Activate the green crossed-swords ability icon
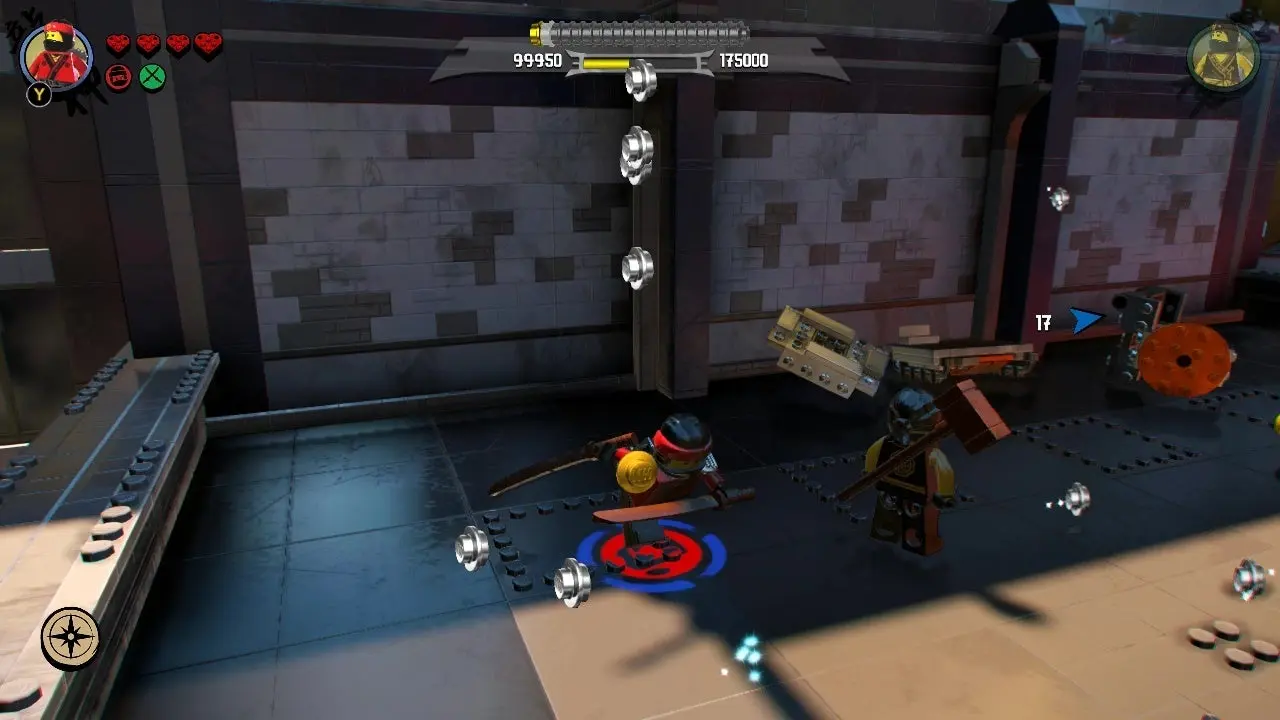The height and width of the screenshot is (720, 1280). 152,77
